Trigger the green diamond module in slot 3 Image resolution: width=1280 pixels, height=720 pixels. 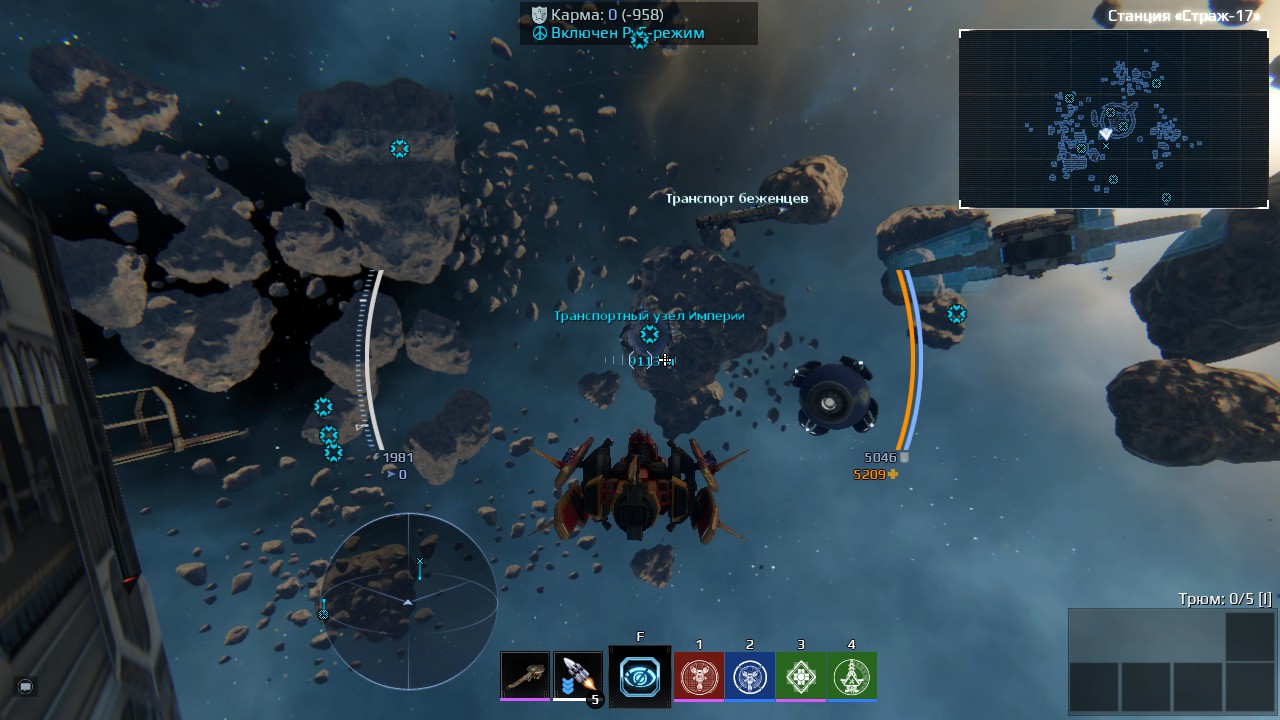[801, 676]
